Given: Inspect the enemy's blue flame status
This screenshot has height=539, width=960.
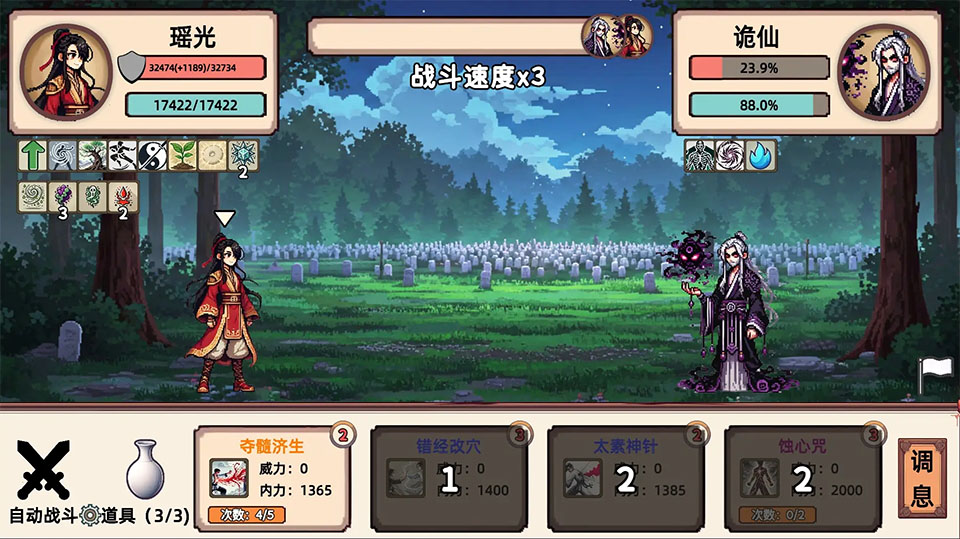Looking at the screenshot, I should (760, 155).
